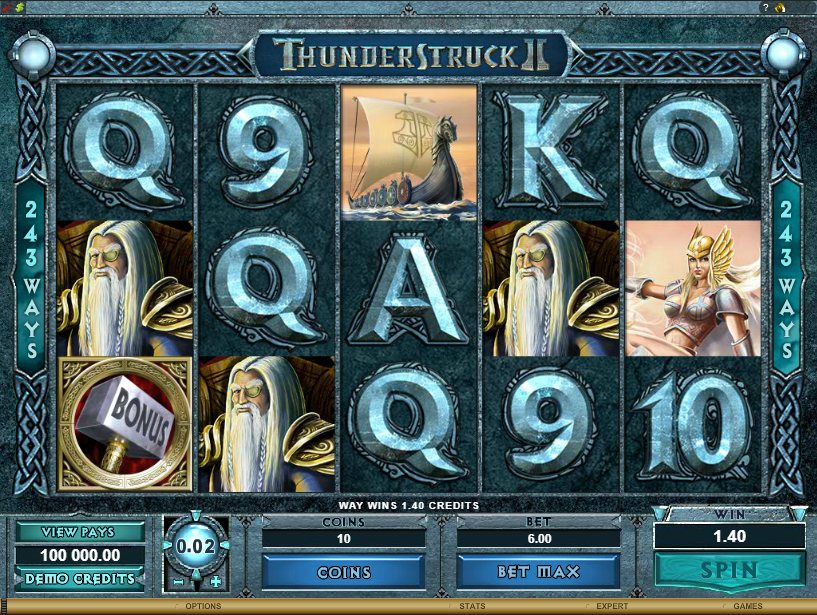Switch to Expert mode
The width and height of the screenshot is (817, 615).
click(612, 606)
